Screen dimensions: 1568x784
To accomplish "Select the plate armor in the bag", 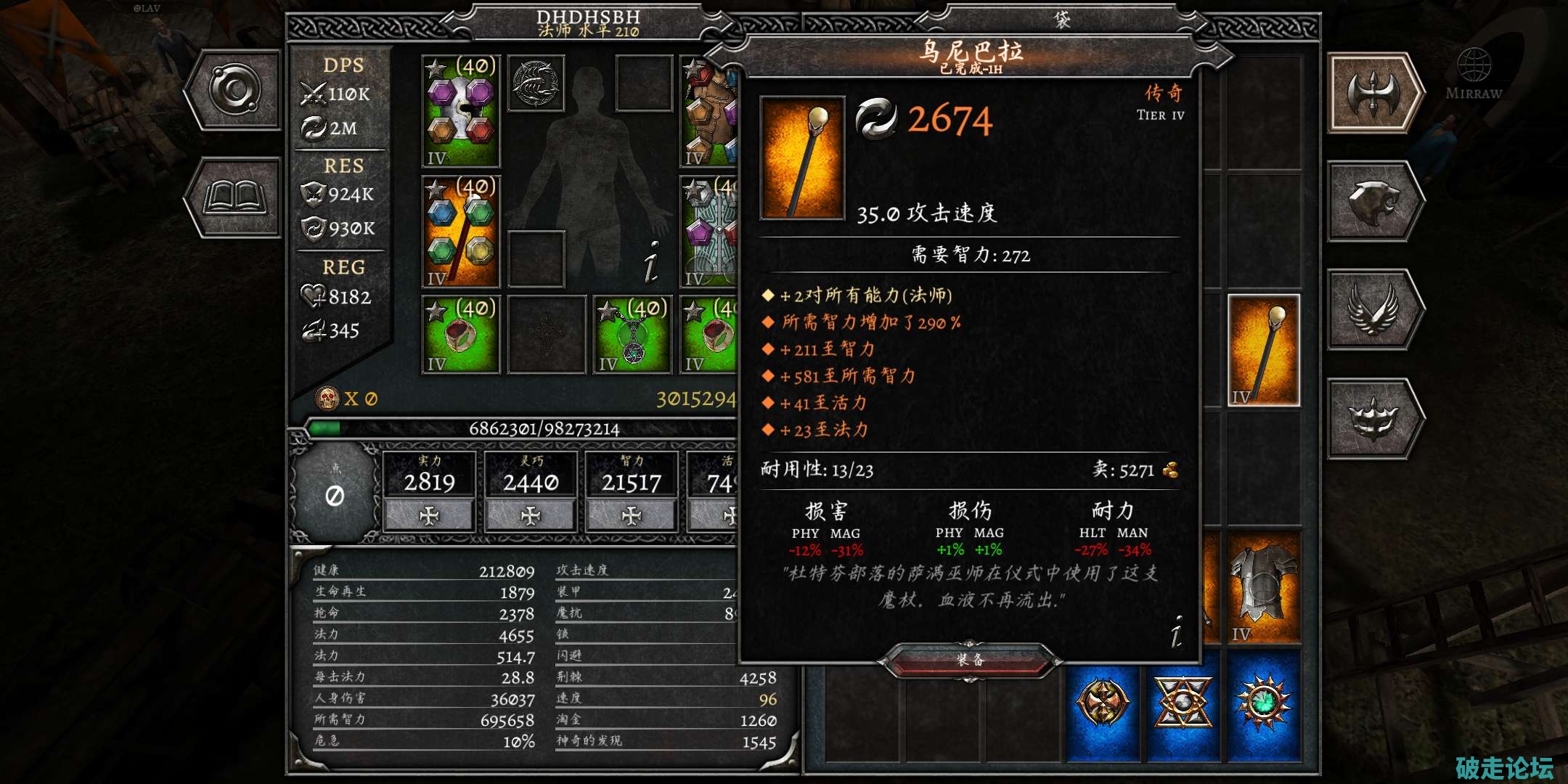I will pyautogui.click(x=1263, y=588).
